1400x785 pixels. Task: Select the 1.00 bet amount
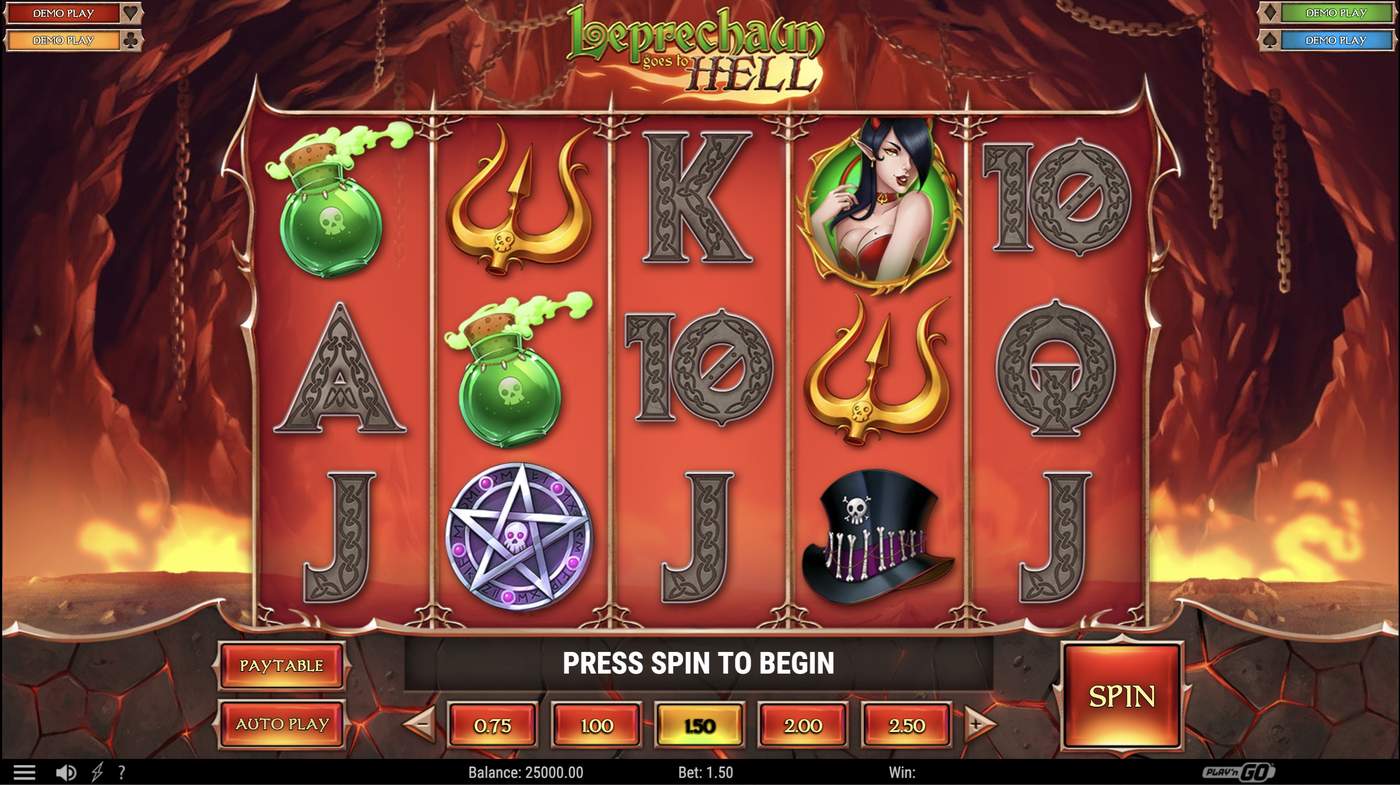click(596, 725)
